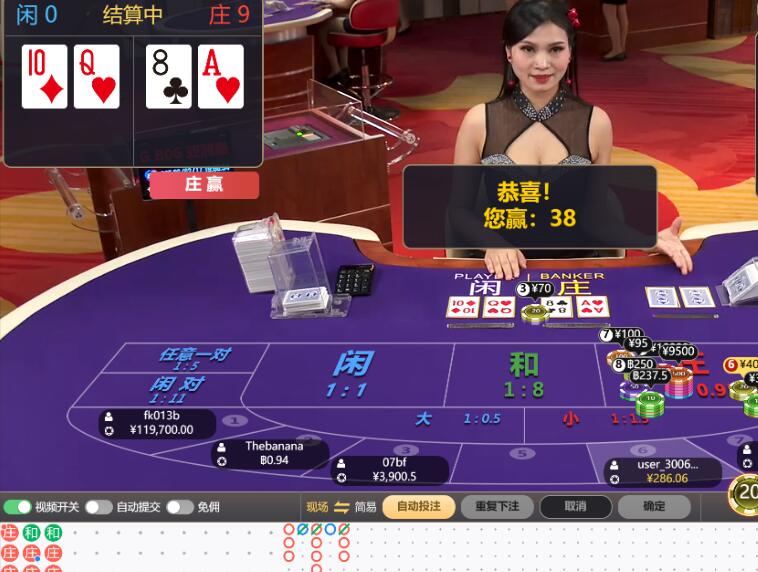Open Thebanana's player seat panel

(271, 453)
